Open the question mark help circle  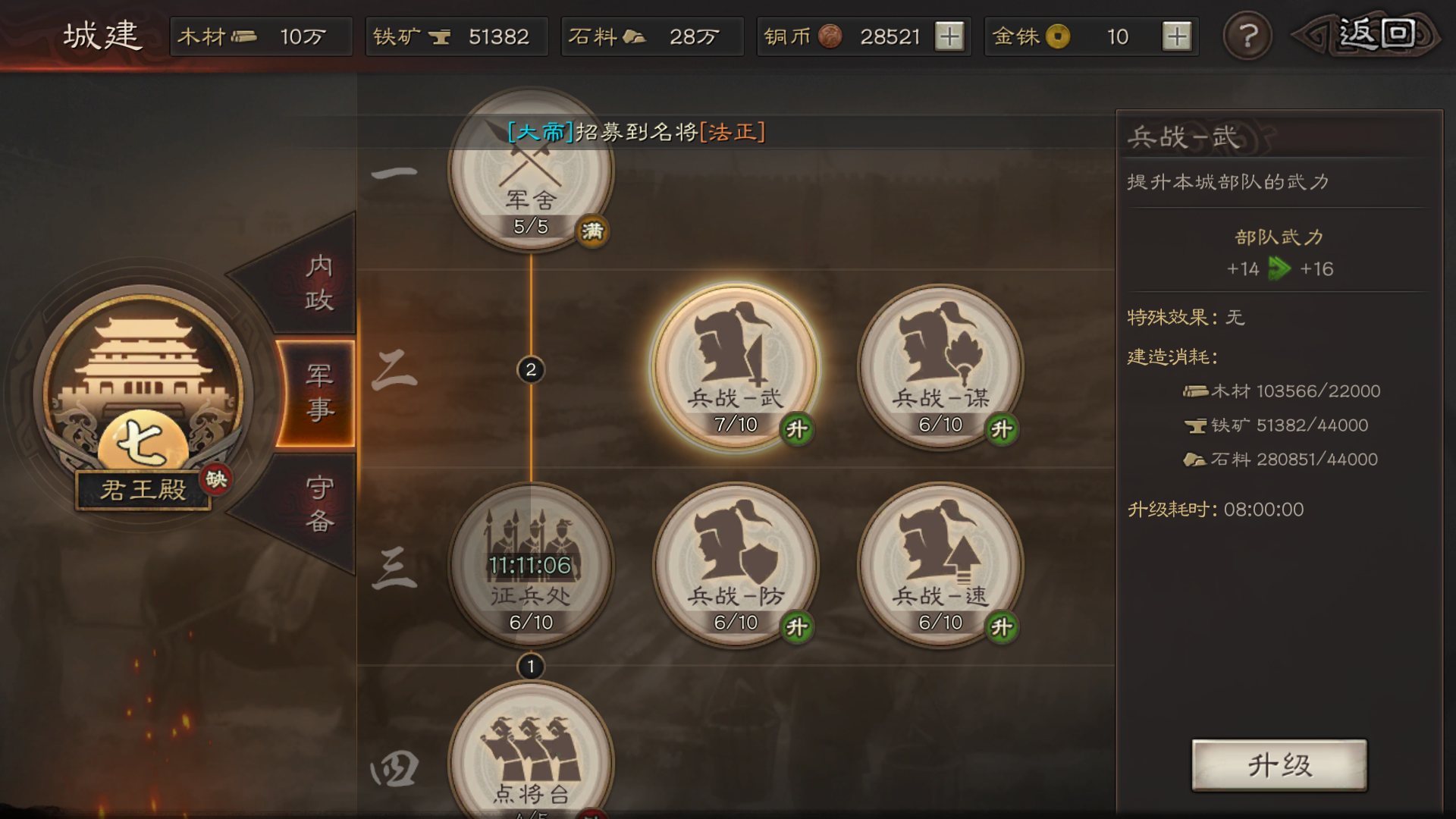tap(1247, 36)
